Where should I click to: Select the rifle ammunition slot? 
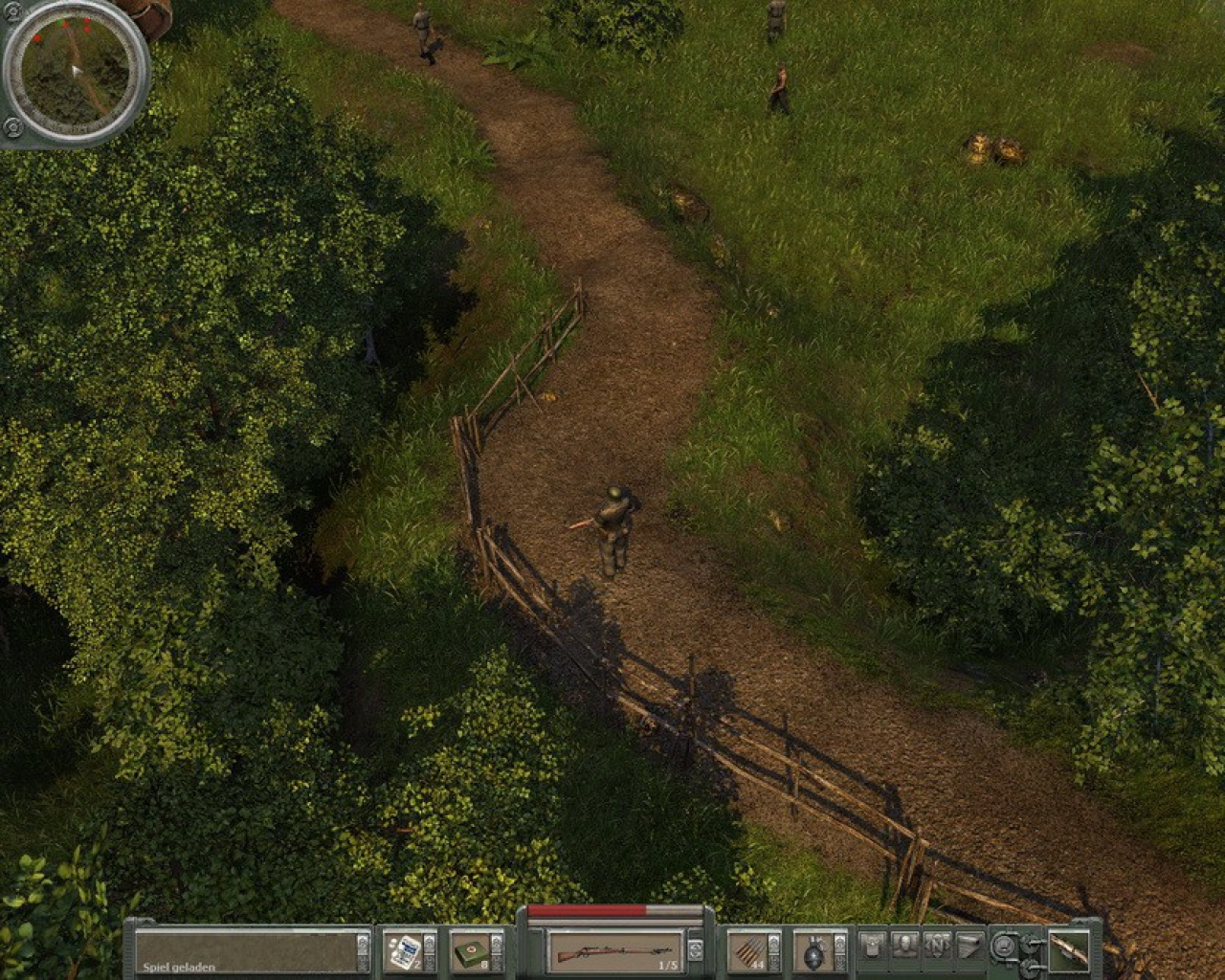pyautogui.click(x=748, y=949)
